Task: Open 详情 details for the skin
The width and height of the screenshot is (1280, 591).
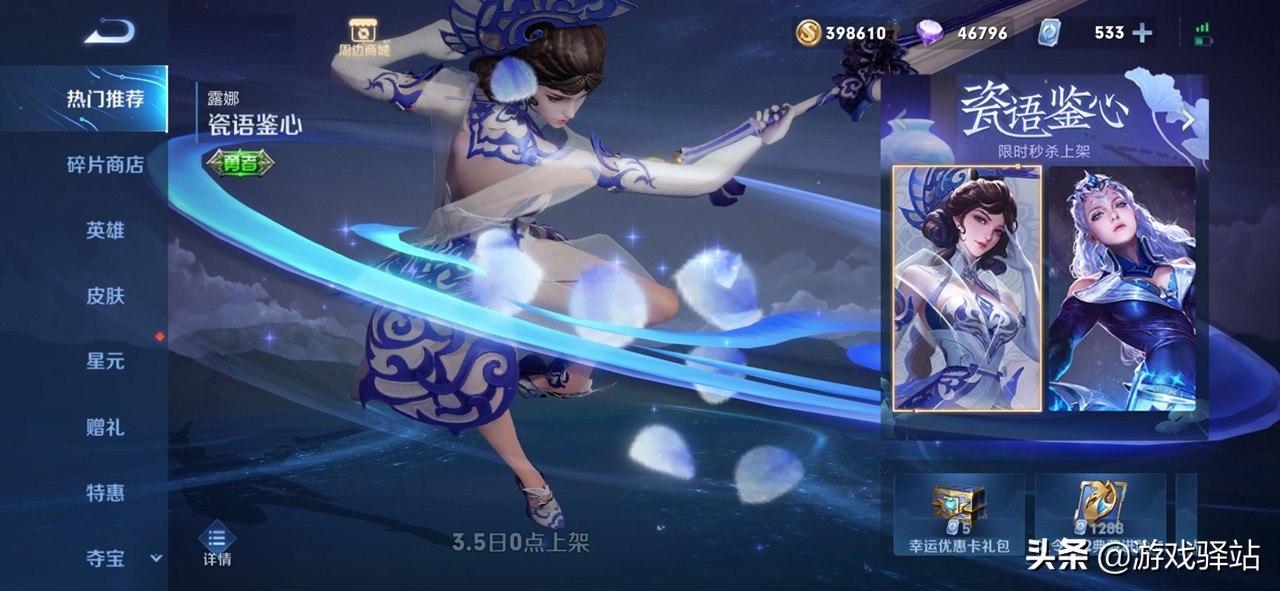Action: (x=217, y=545)
